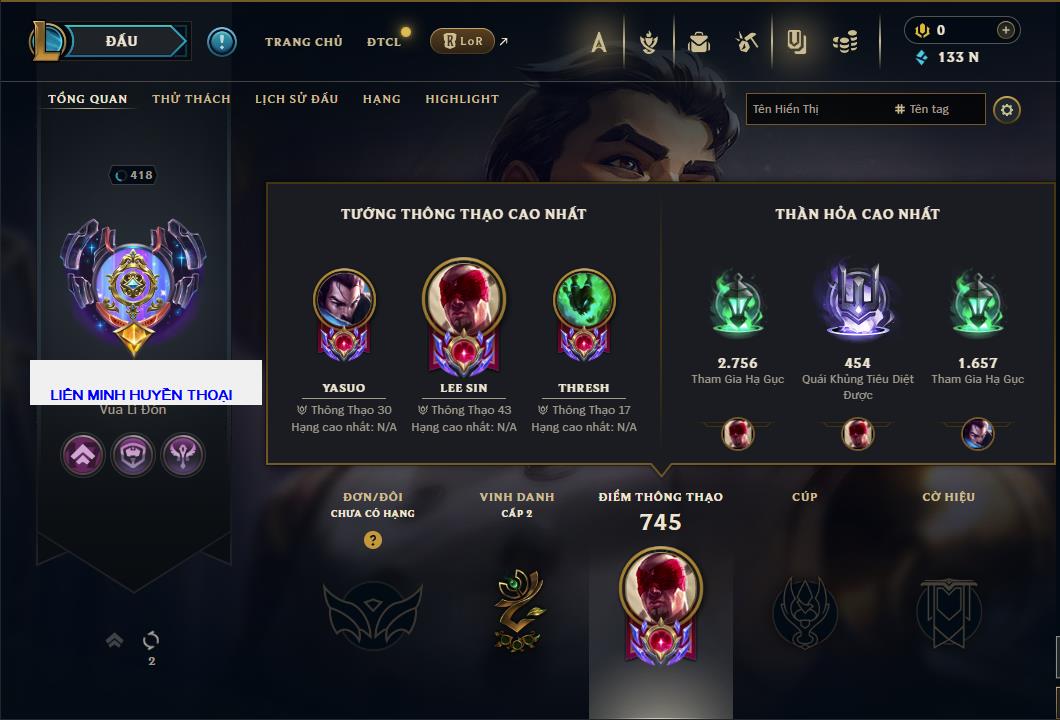
Task: Open profile settings gear icon
Action: pos(1007,109)
